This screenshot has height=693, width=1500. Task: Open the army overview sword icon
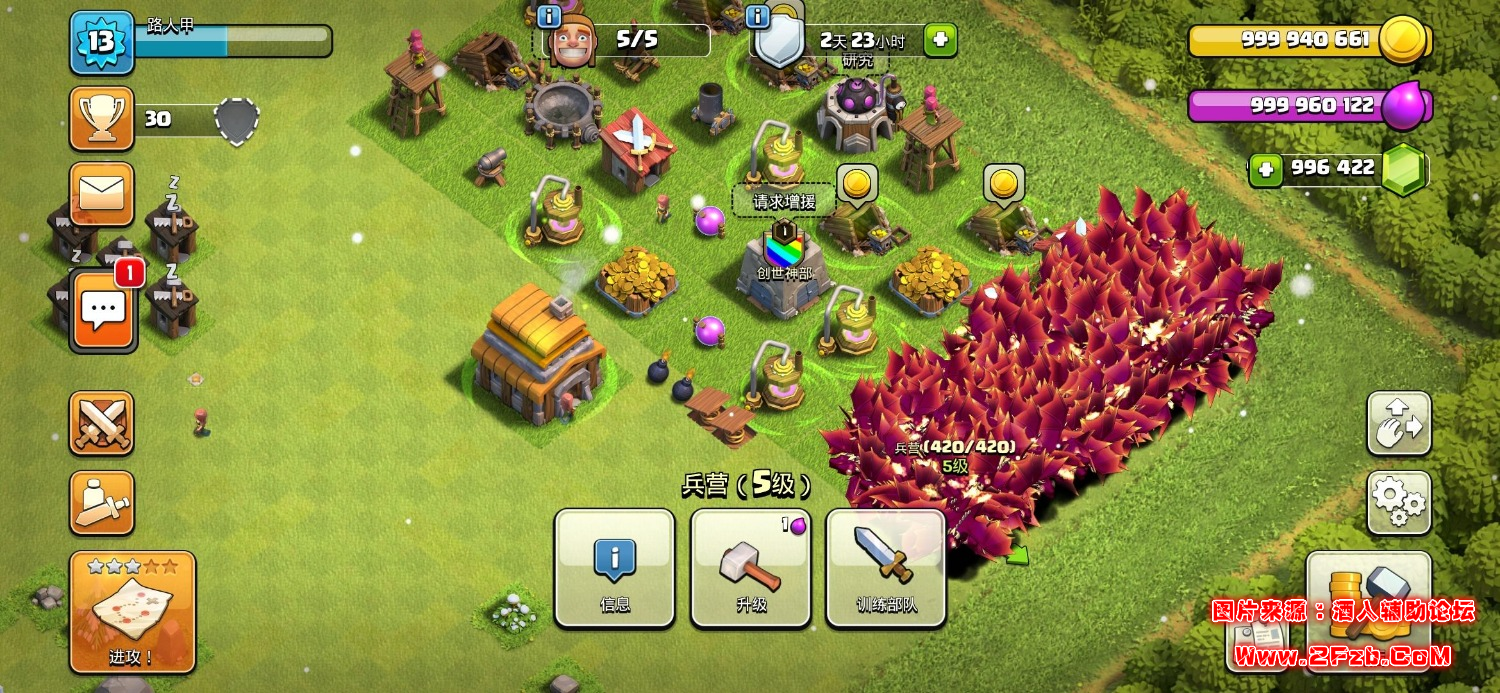(101, 503)
